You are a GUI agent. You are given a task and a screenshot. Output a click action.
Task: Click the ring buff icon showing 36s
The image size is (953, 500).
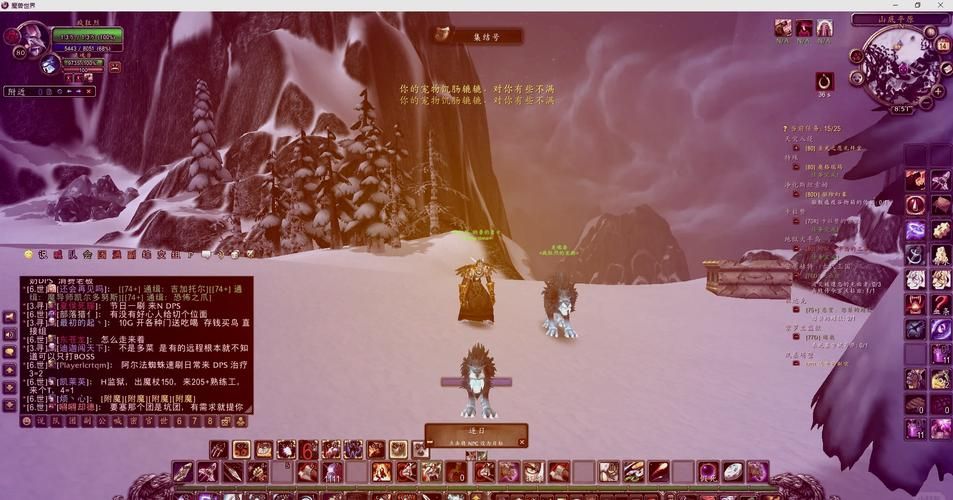[x=824, y=80]
